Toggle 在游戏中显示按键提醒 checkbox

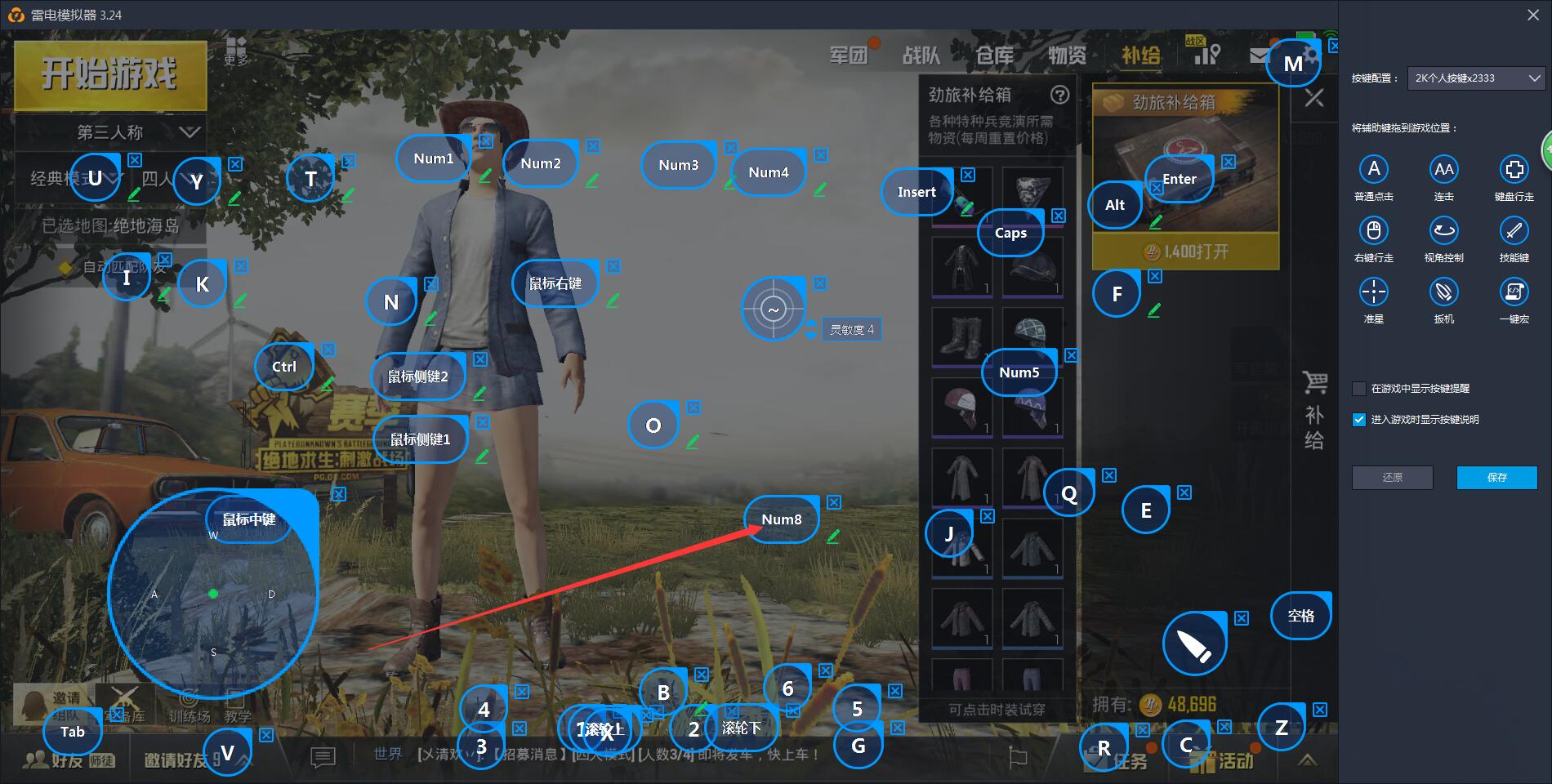pyautogui.click(x=1359, y=389)
